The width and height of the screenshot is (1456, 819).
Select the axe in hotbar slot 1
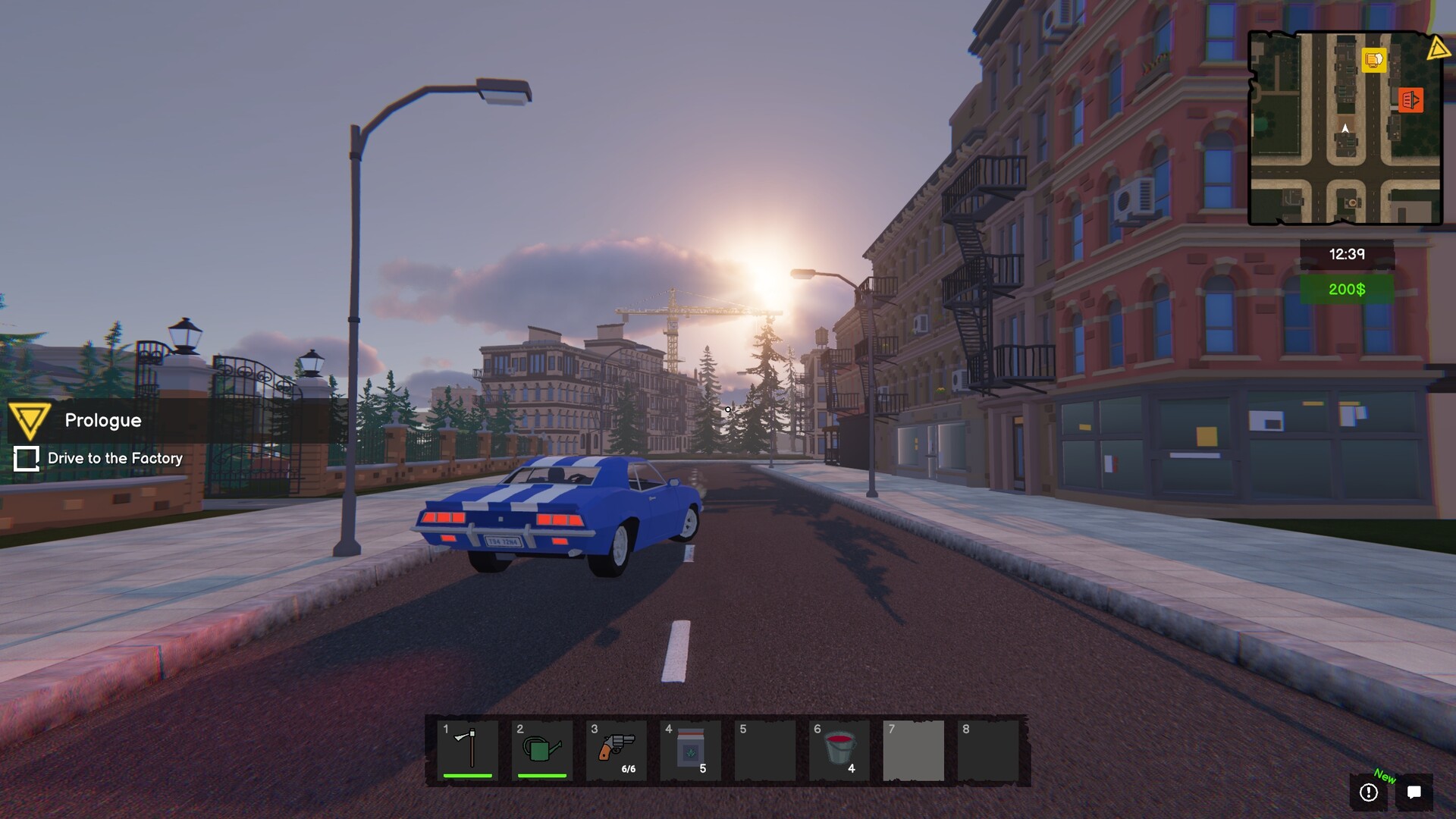pyautogui.click(x=468, y=750)
